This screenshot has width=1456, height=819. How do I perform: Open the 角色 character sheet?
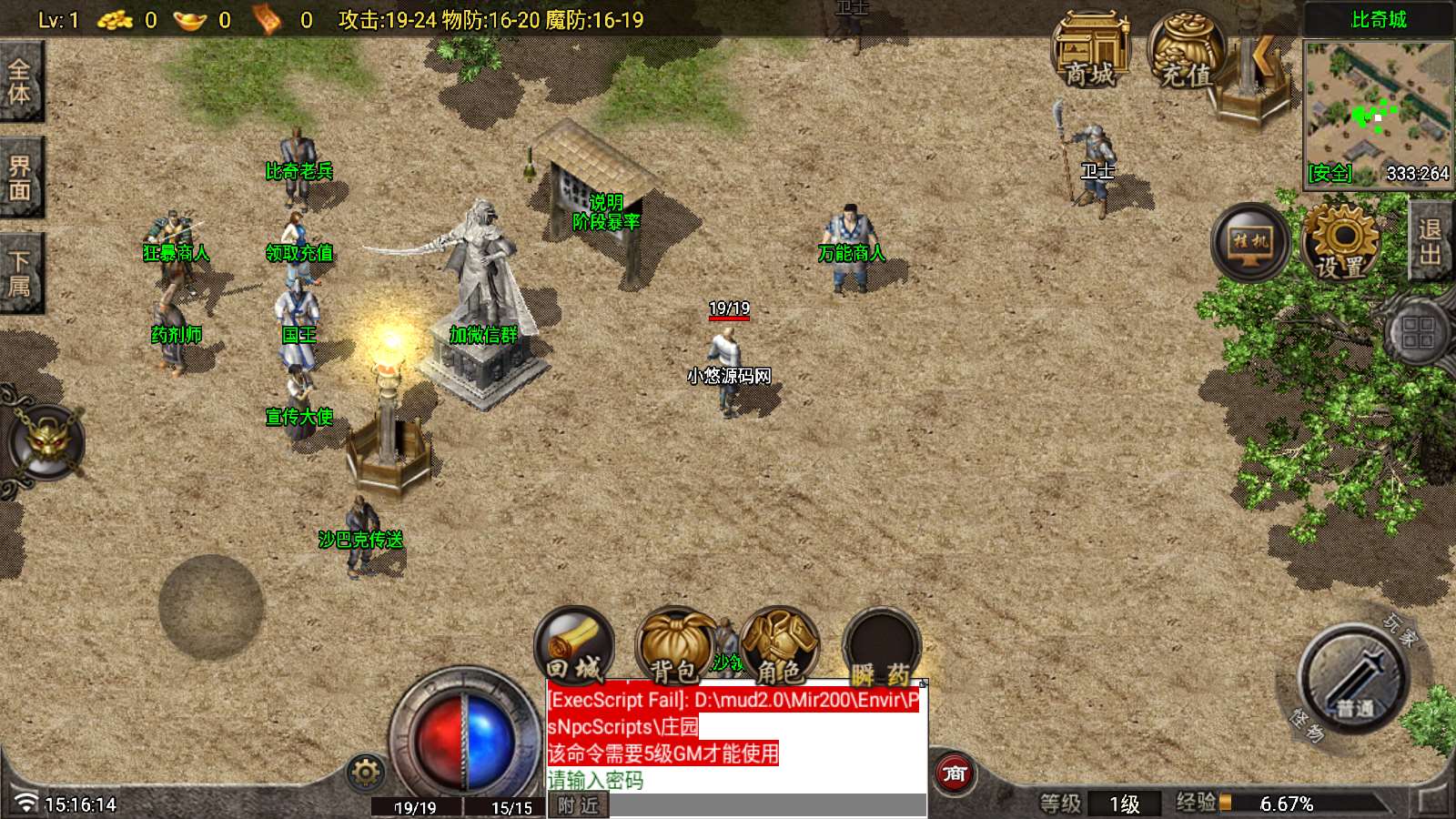pyautogui.click(x=780, y=648)
